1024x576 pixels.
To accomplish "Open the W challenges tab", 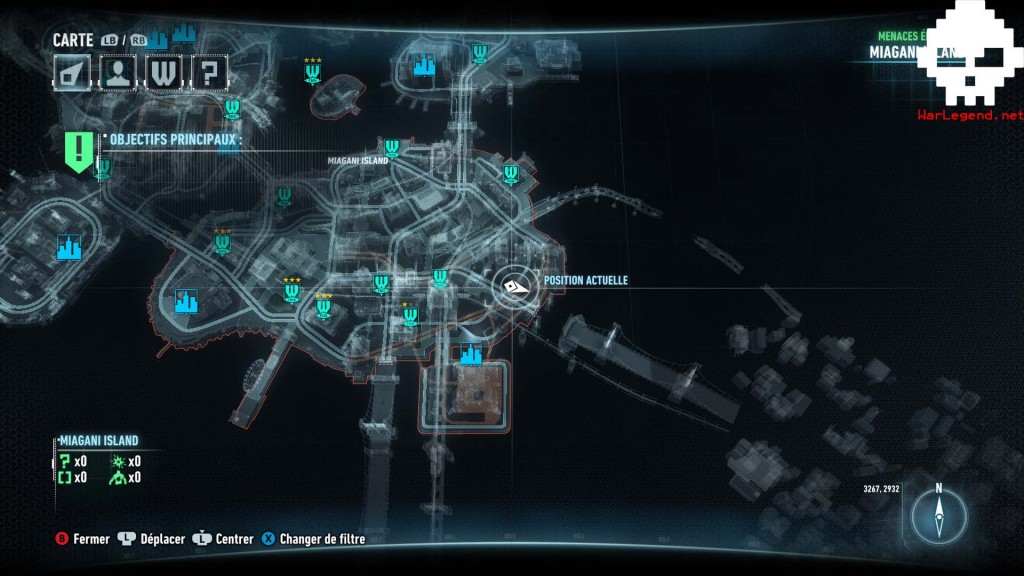I will pyautogui.click(x=163, y=71).
